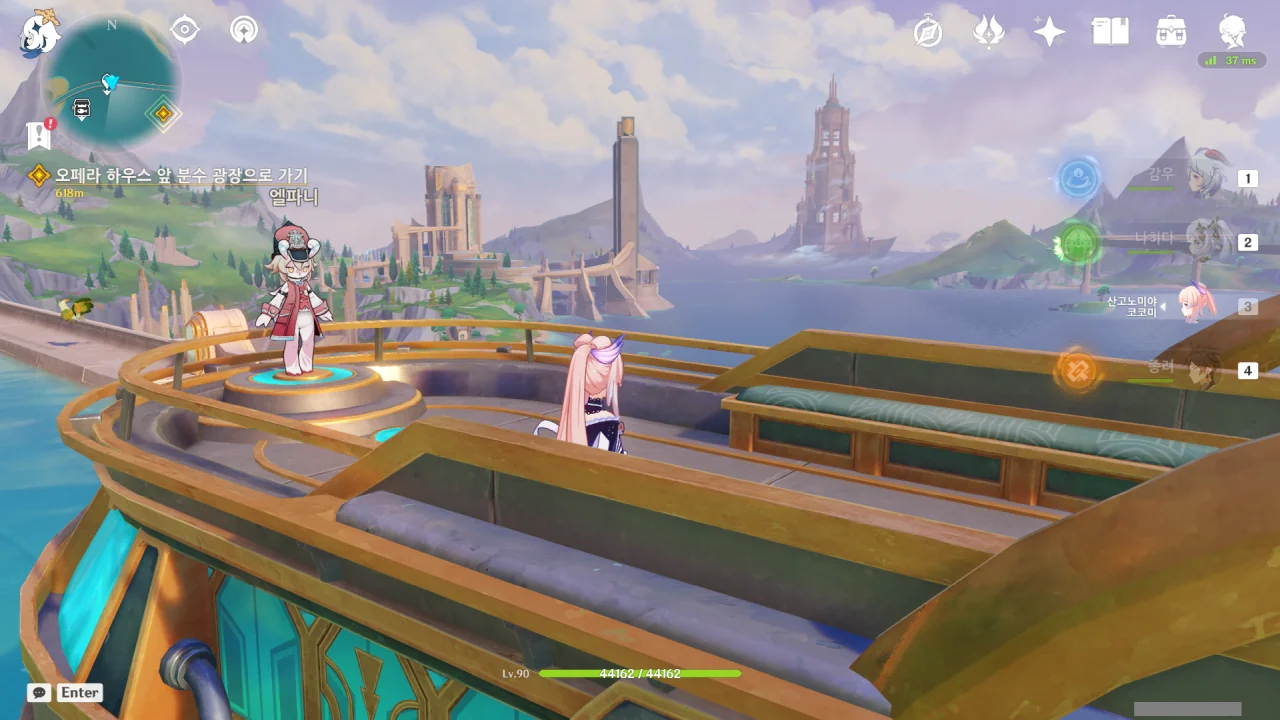Click the yellow diamond quest marker on minimap
The image size is (1280, 720).
point(162,113)
